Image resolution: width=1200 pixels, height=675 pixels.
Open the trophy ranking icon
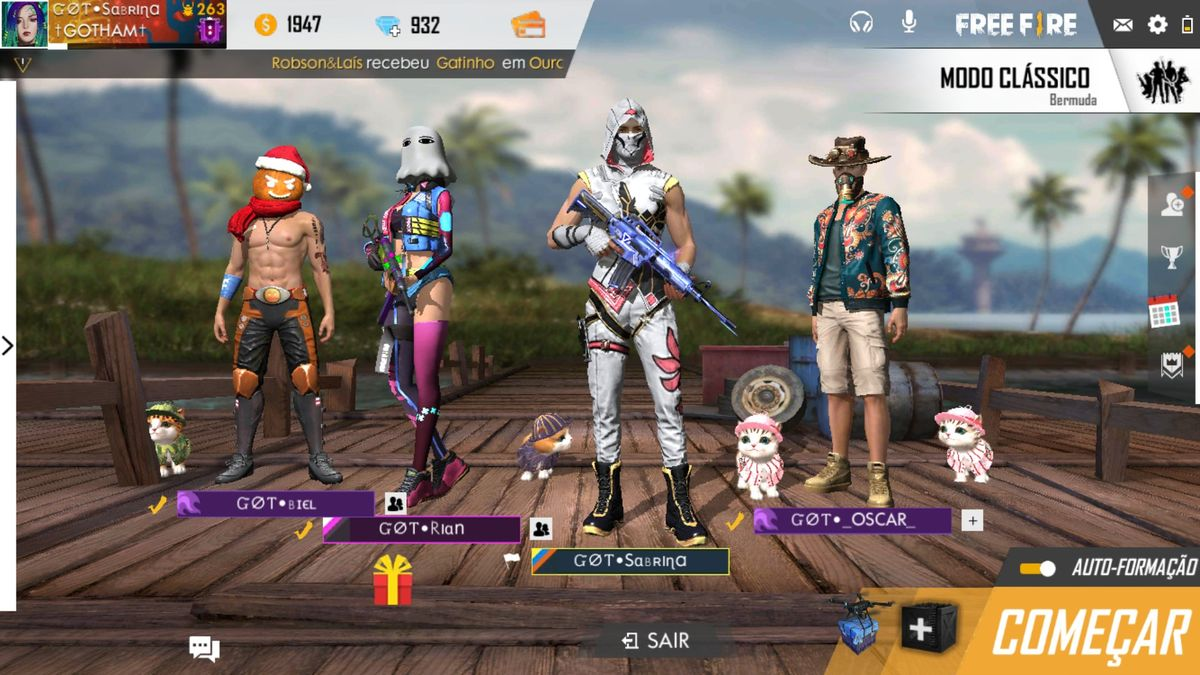(1171, 257)
